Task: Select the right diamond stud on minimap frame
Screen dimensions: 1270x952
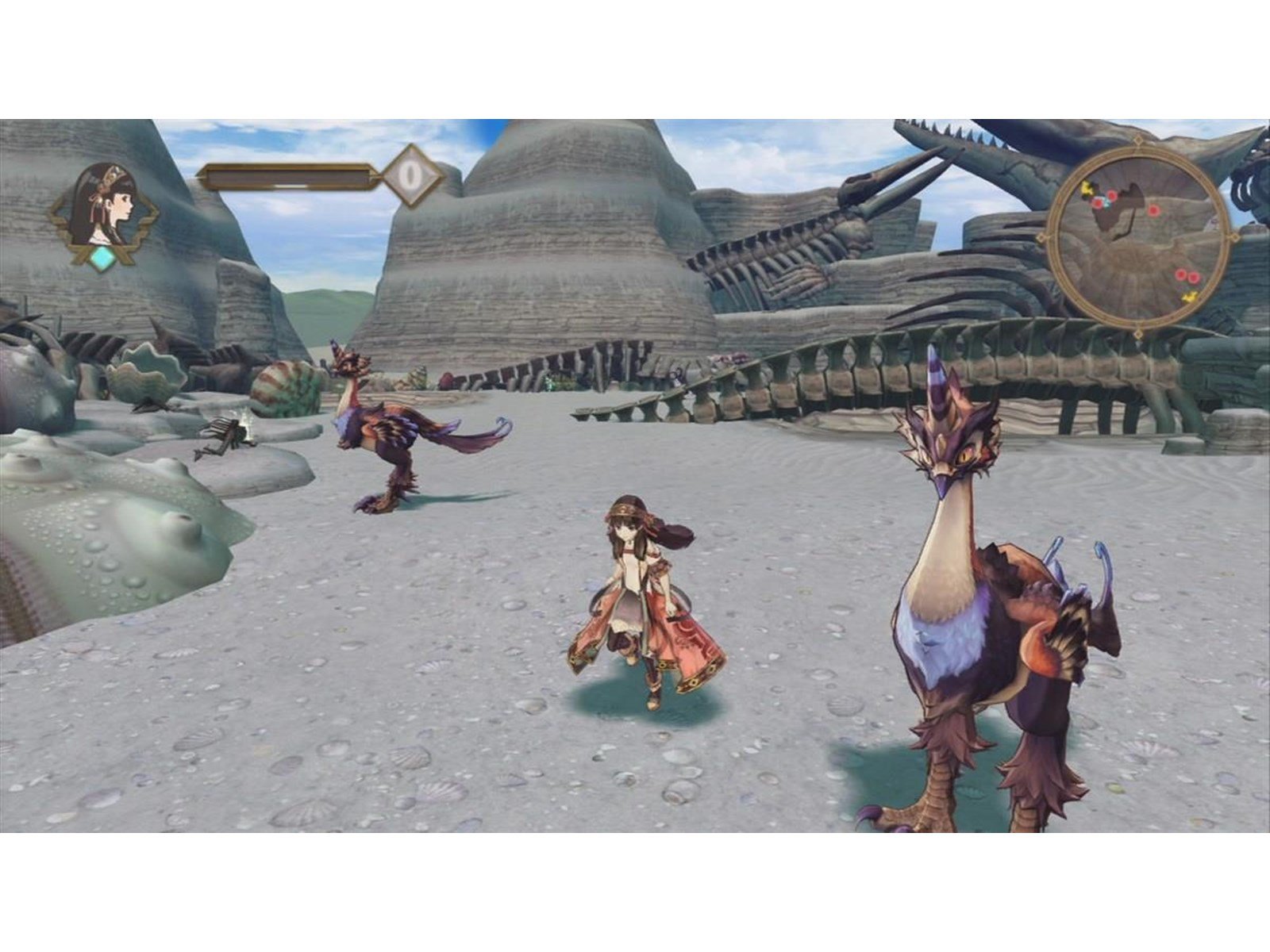Action: click(1234, 236)
